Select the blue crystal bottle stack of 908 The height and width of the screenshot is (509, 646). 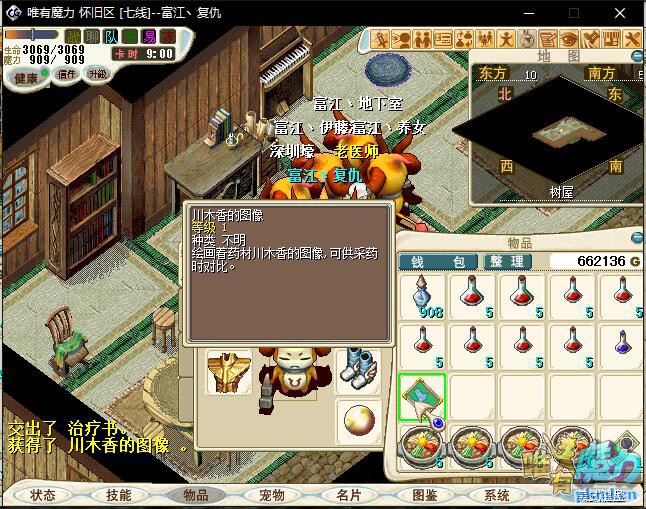tap(422, 297)
